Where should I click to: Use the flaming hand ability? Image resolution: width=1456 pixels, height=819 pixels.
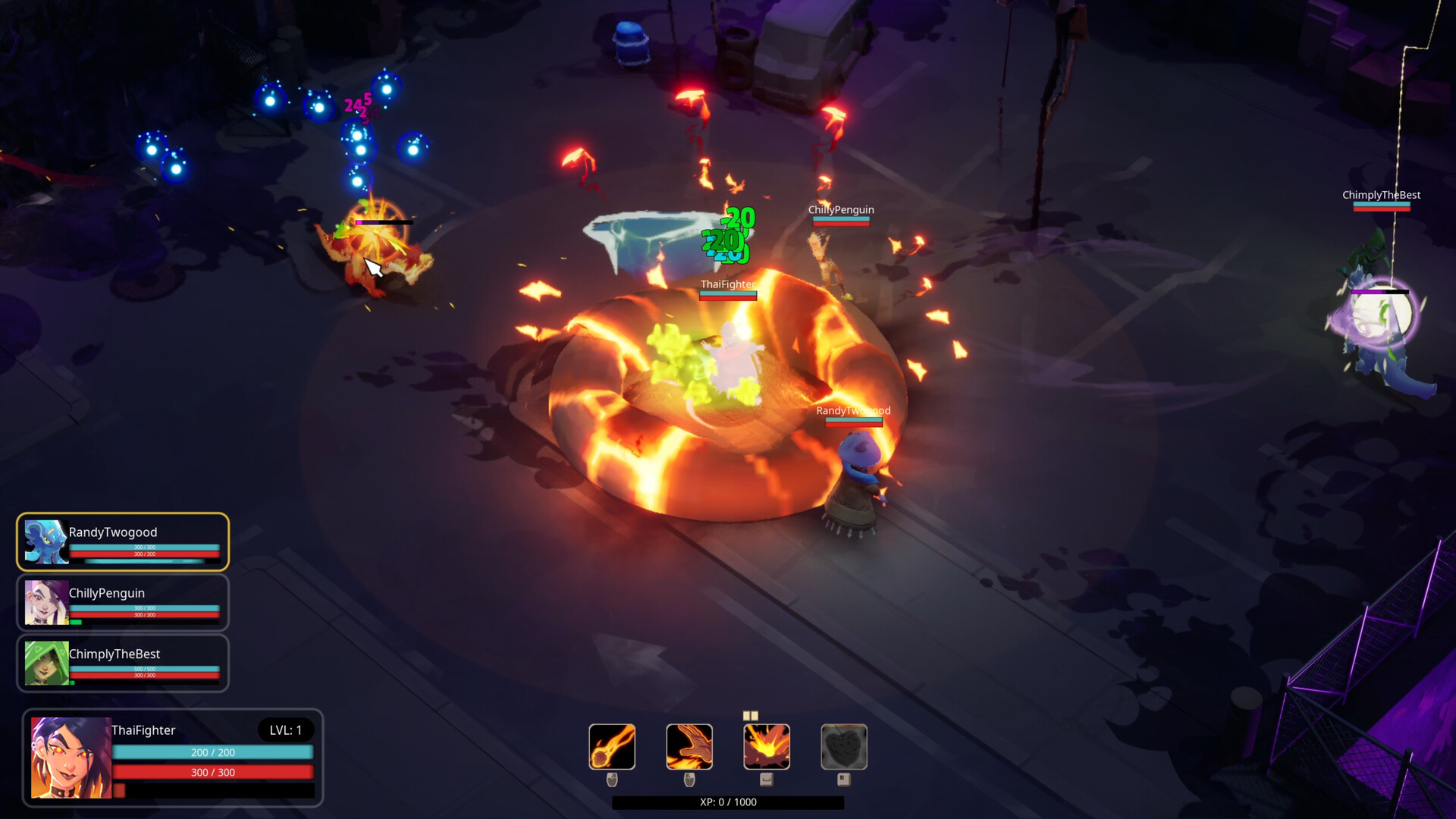(x=689, y=746)
